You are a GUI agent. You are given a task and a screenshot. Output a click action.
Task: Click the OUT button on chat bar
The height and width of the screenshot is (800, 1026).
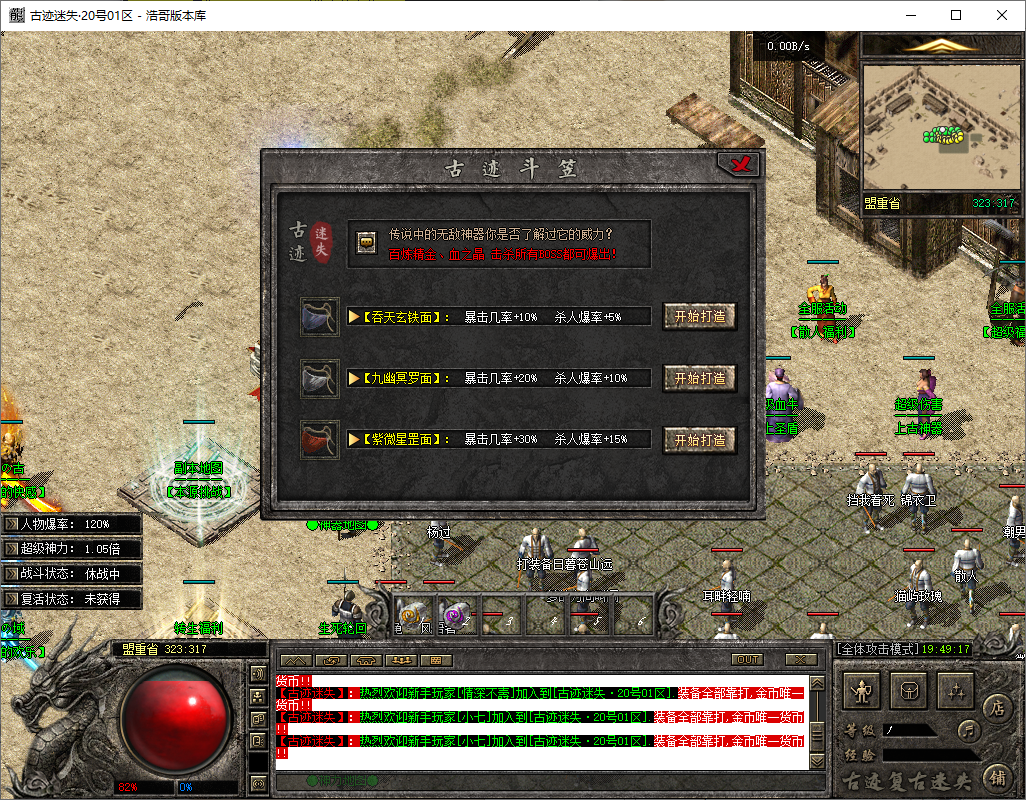click(747, 660)
